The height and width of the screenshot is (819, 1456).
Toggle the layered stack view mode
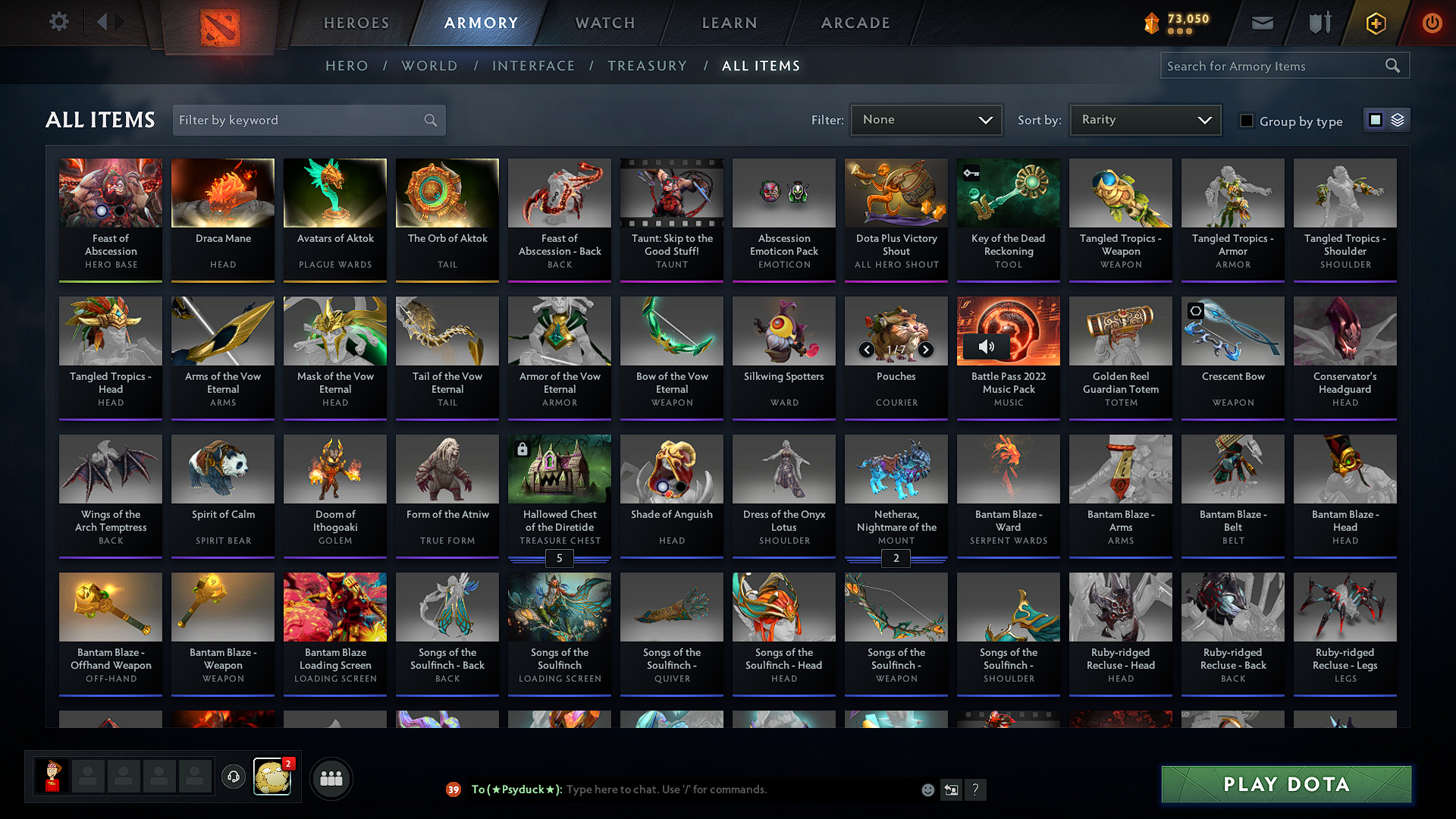(x=1396, y=120)
